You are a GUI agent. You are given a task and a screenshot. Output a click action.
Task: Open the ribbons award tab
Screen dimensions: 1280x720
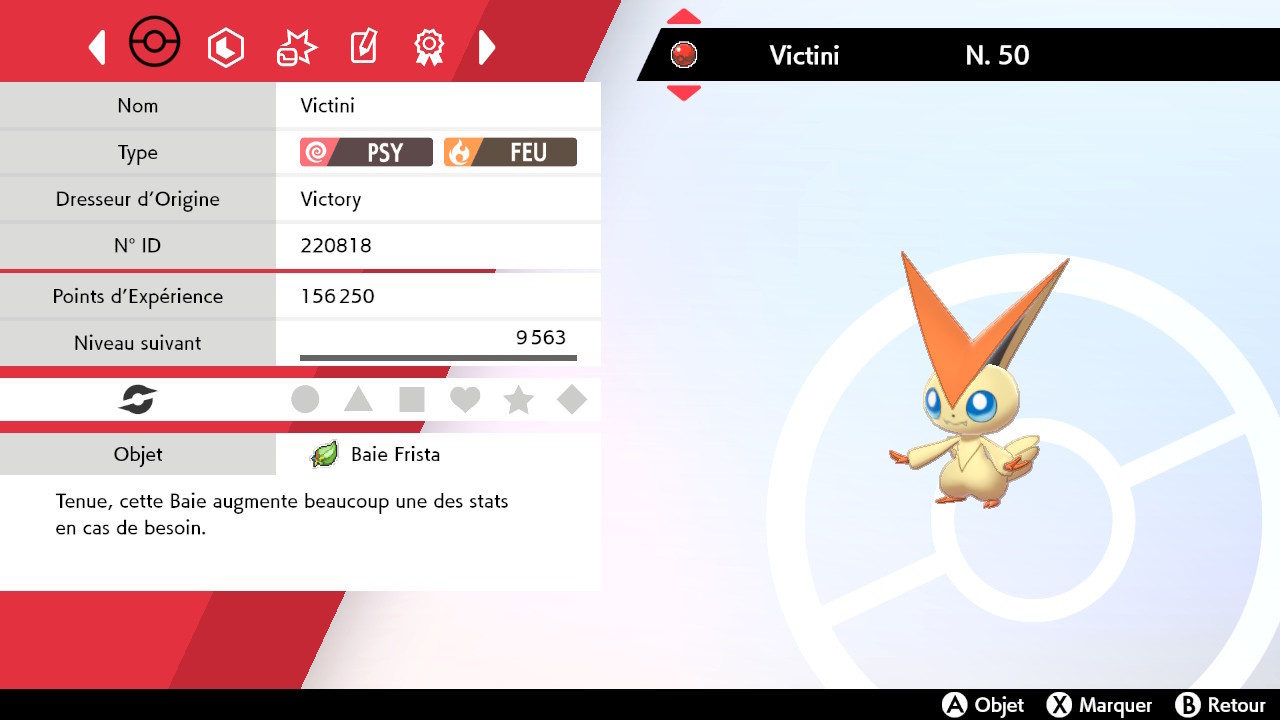pyautogui.click(x=429, y=46)
